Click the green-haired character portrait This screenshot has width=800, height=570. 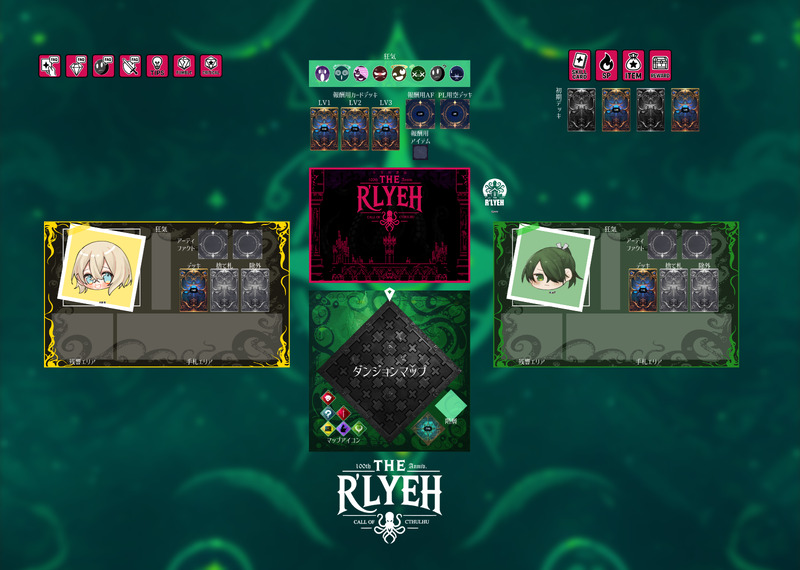coord(546,264)
